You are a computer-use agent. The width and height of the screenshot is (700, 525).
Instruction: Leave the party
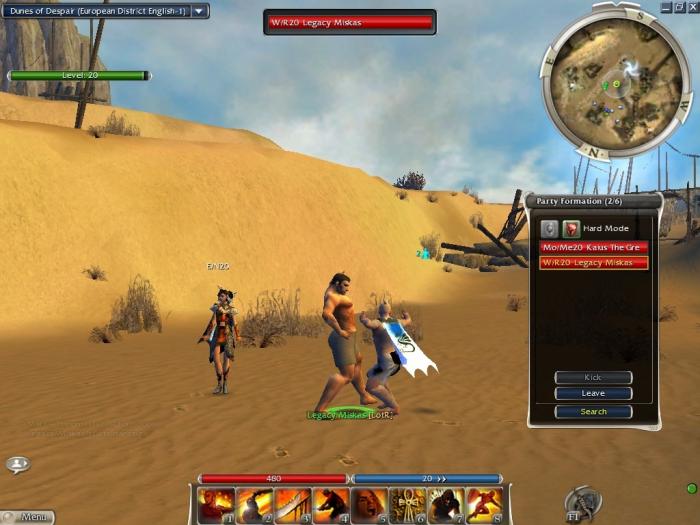593,394
